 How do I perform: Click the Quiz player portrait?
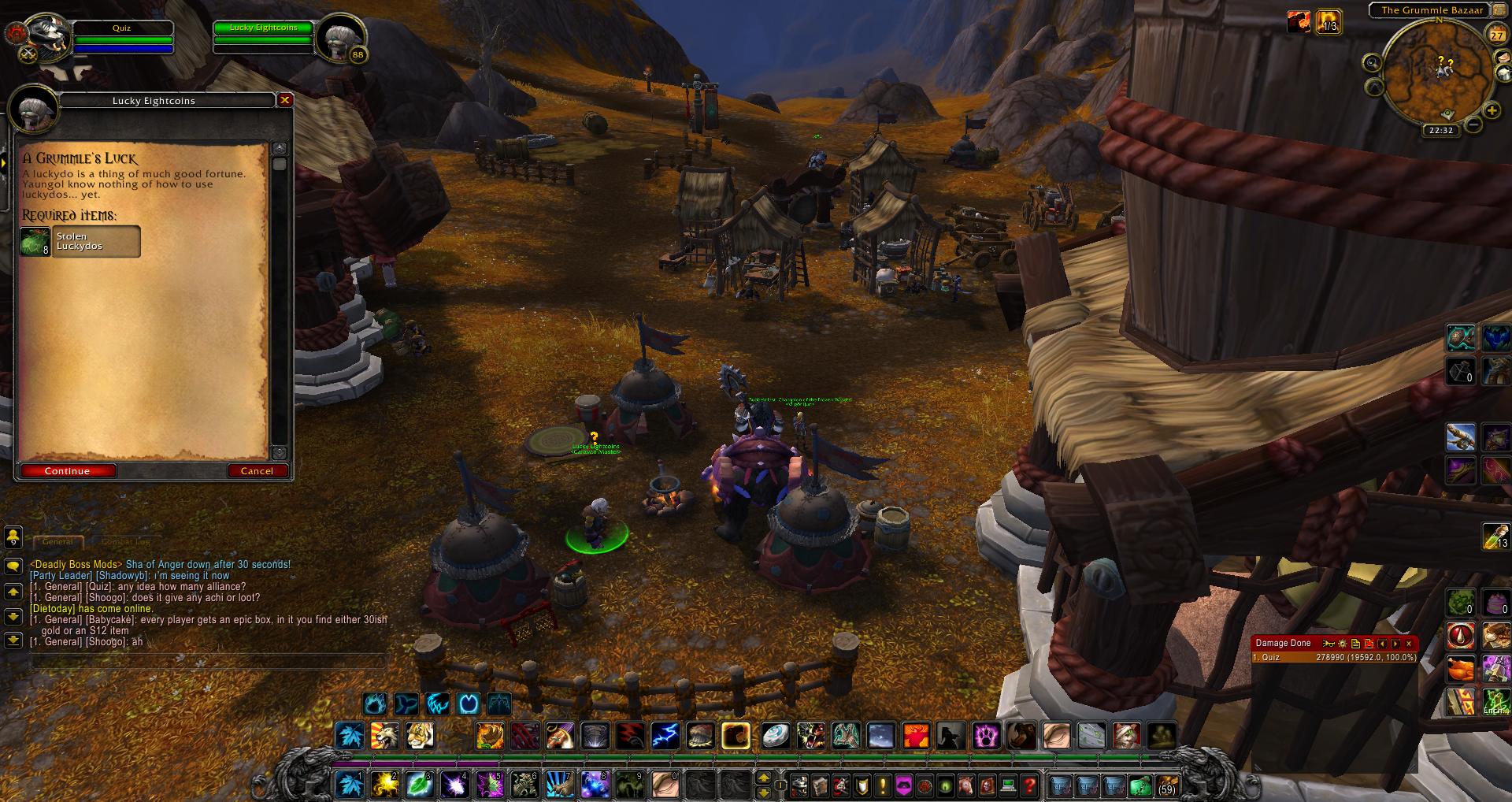(x=39, y=36)
